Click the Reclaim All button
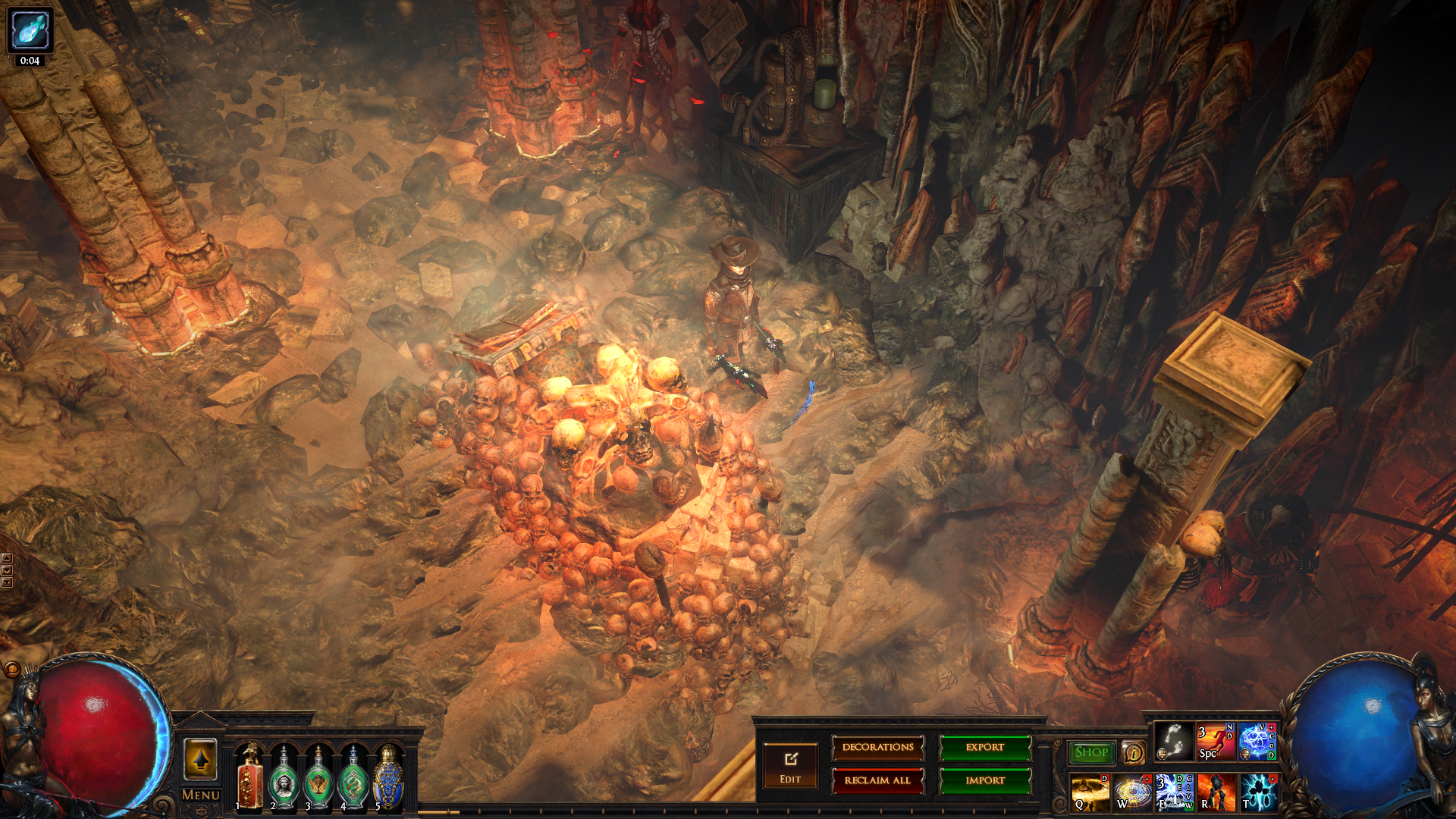 [x=877, y=780]
